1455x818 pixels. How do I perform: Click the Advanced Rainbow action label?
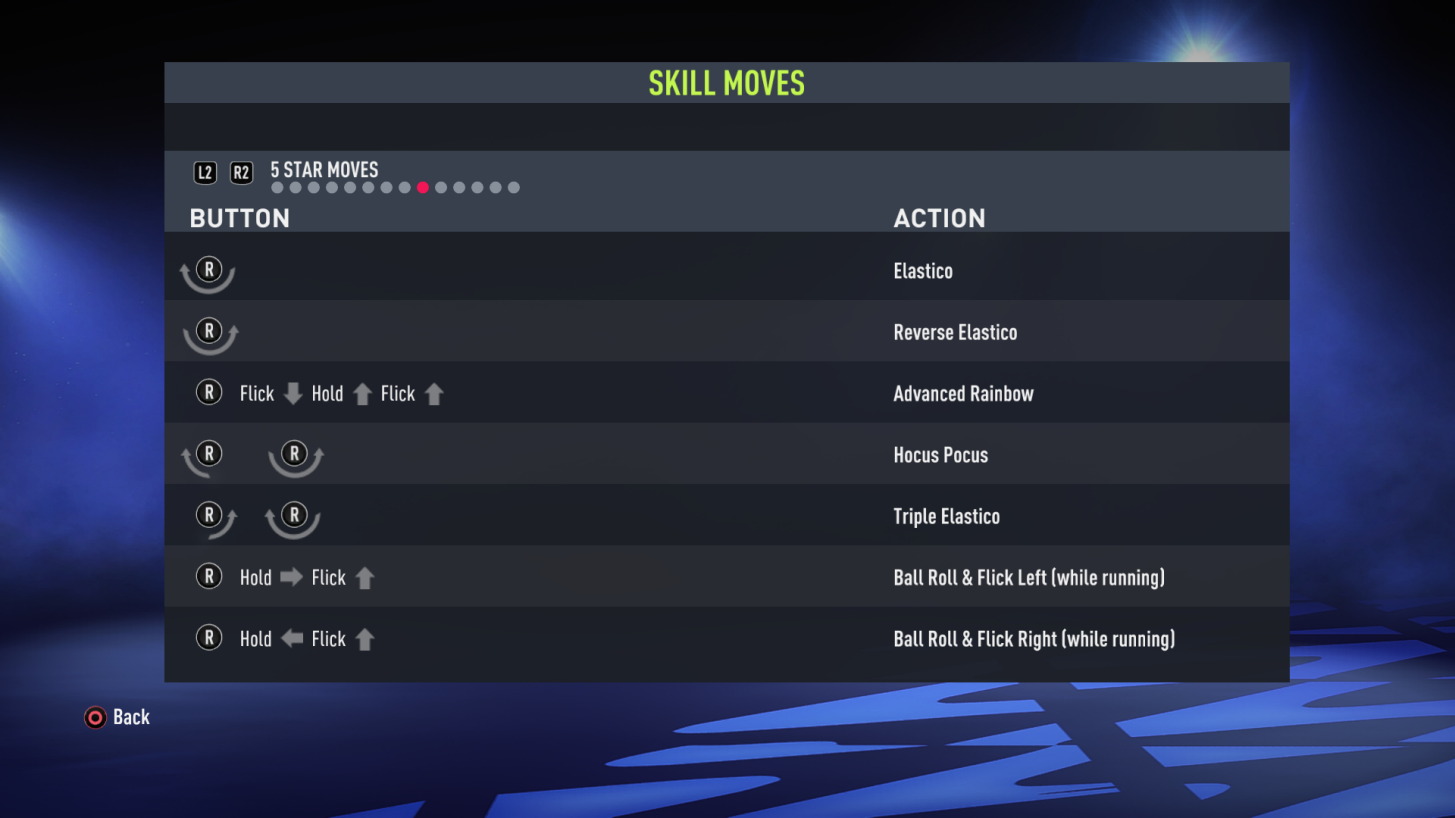[963, 393]
